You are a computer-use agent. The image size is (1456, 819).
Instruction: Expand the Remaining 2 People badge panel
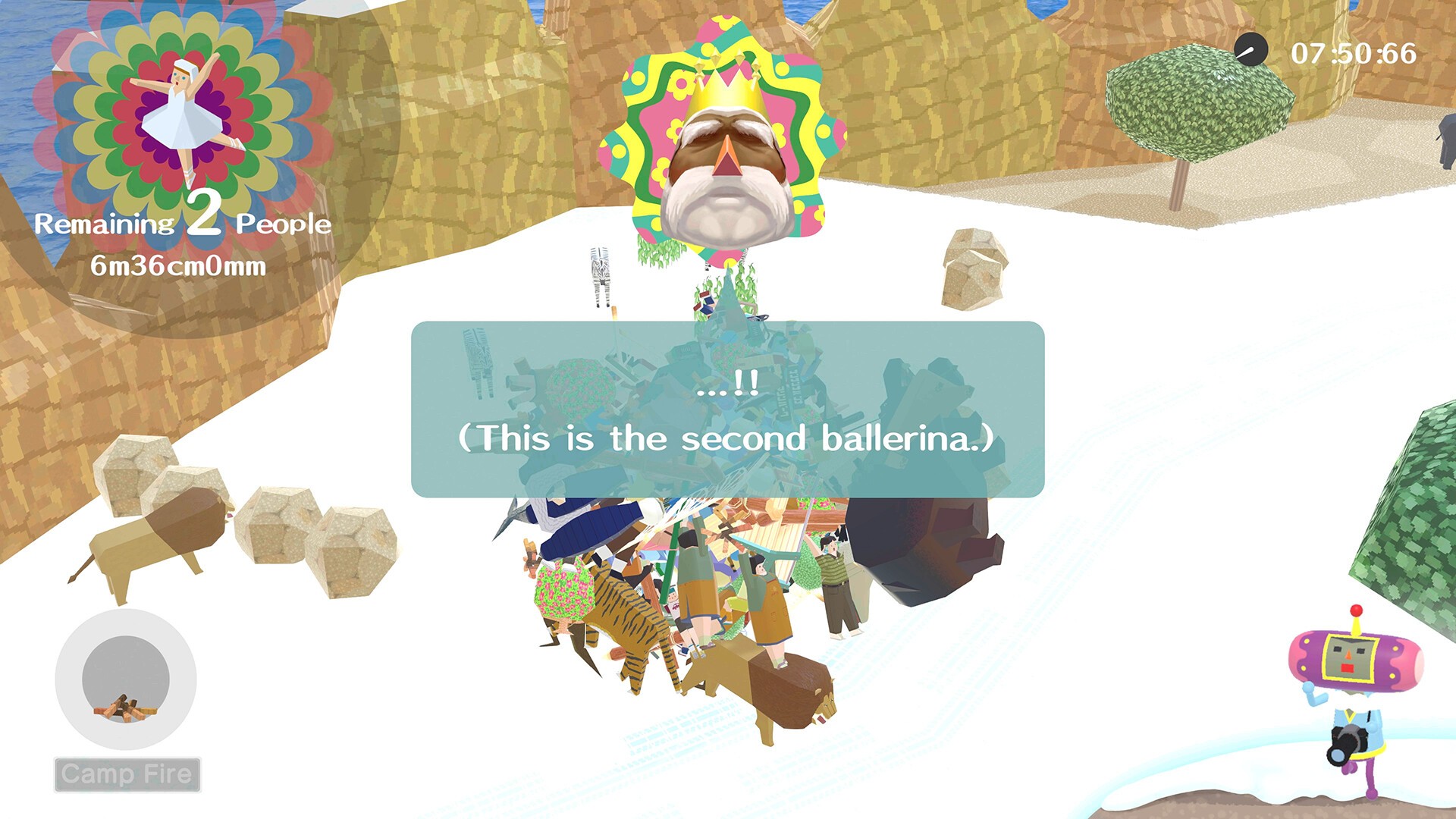coord(182,152)
